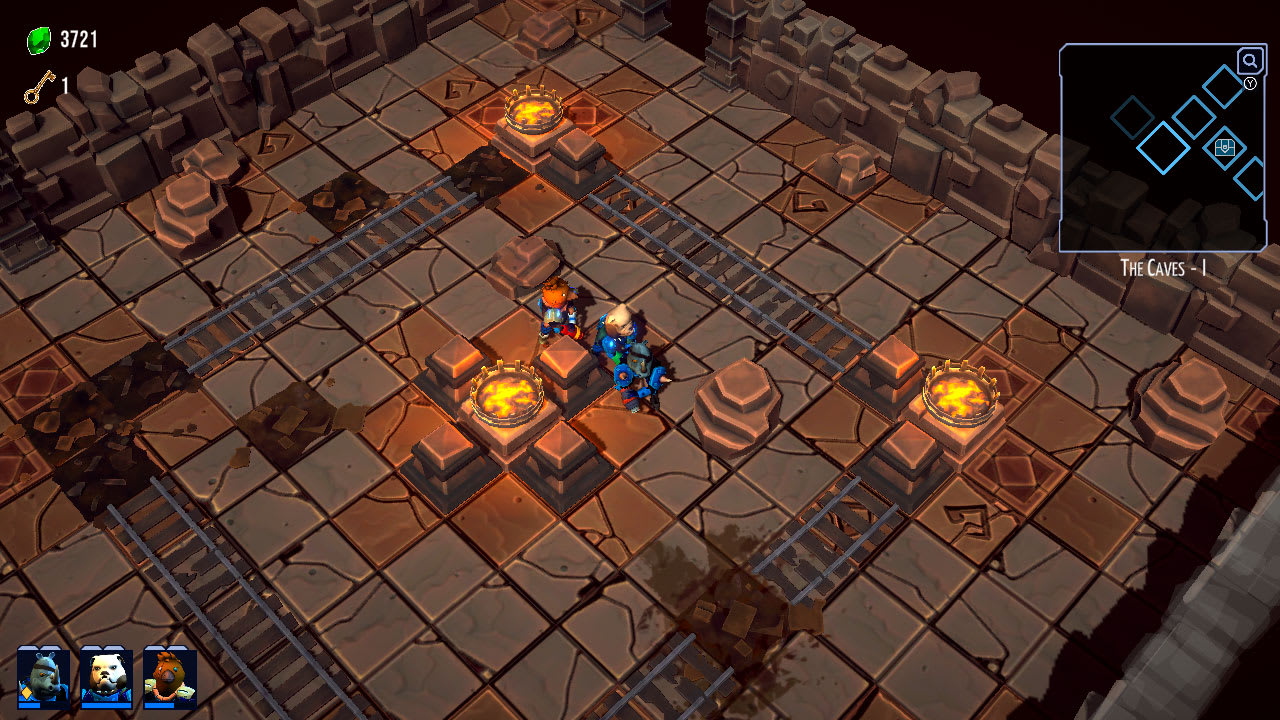
Task: Toggle the left marker above the rhino portrait
Action: (x=27, y=647)
